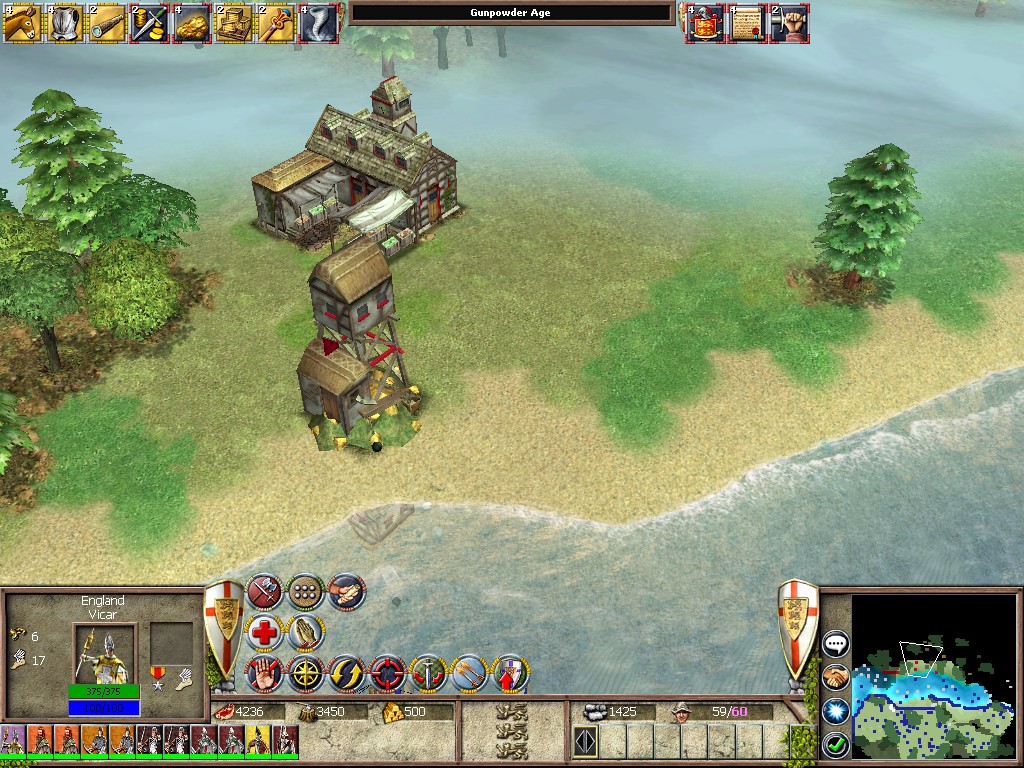Click the sword with red arrows stance
Image resolution: width=1024 pixels, height=768 pixels.
point(429,674)
